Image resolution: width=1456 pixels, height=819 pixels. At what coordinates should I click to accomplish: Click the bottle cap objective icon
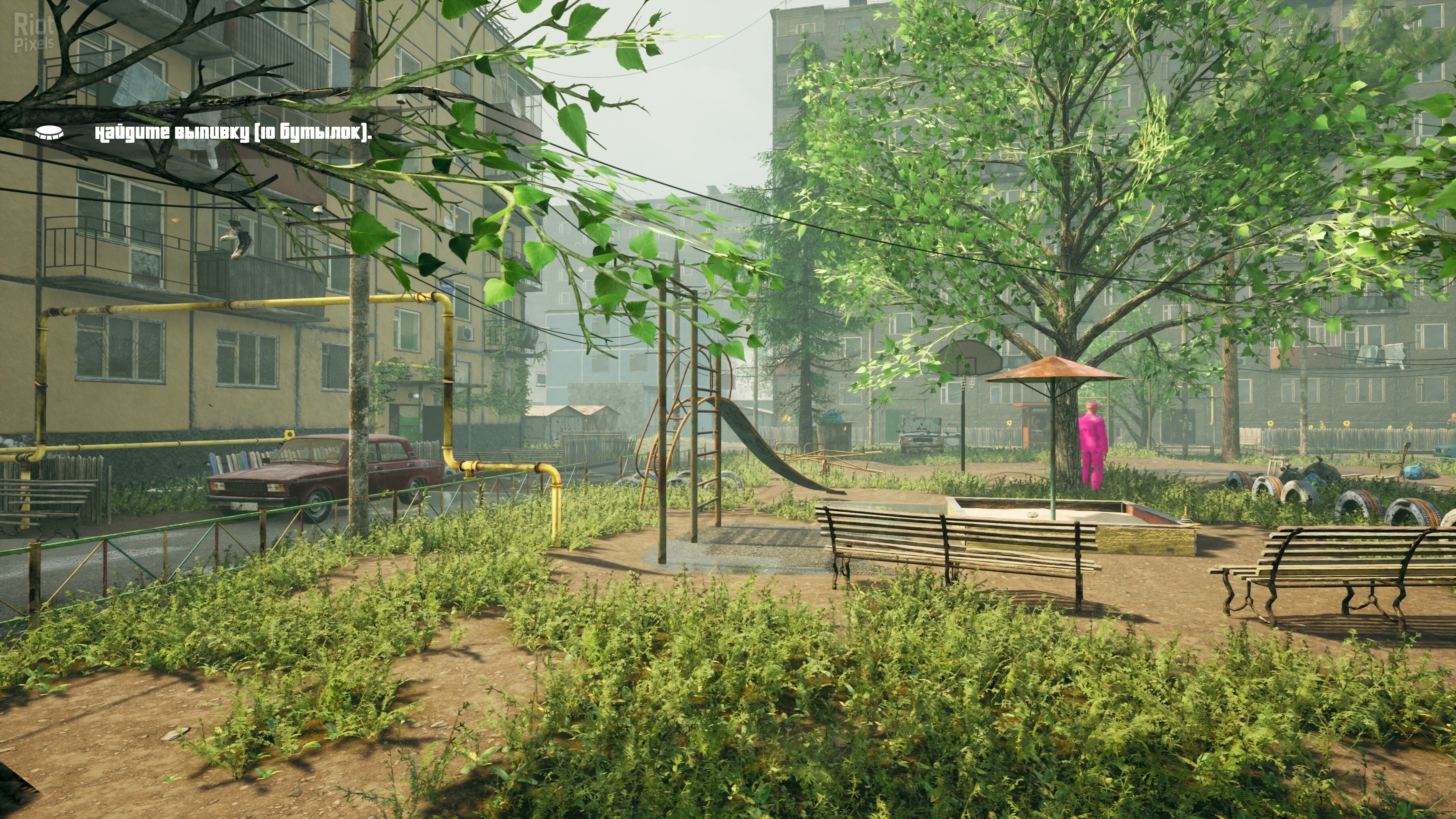click(49, 133)
